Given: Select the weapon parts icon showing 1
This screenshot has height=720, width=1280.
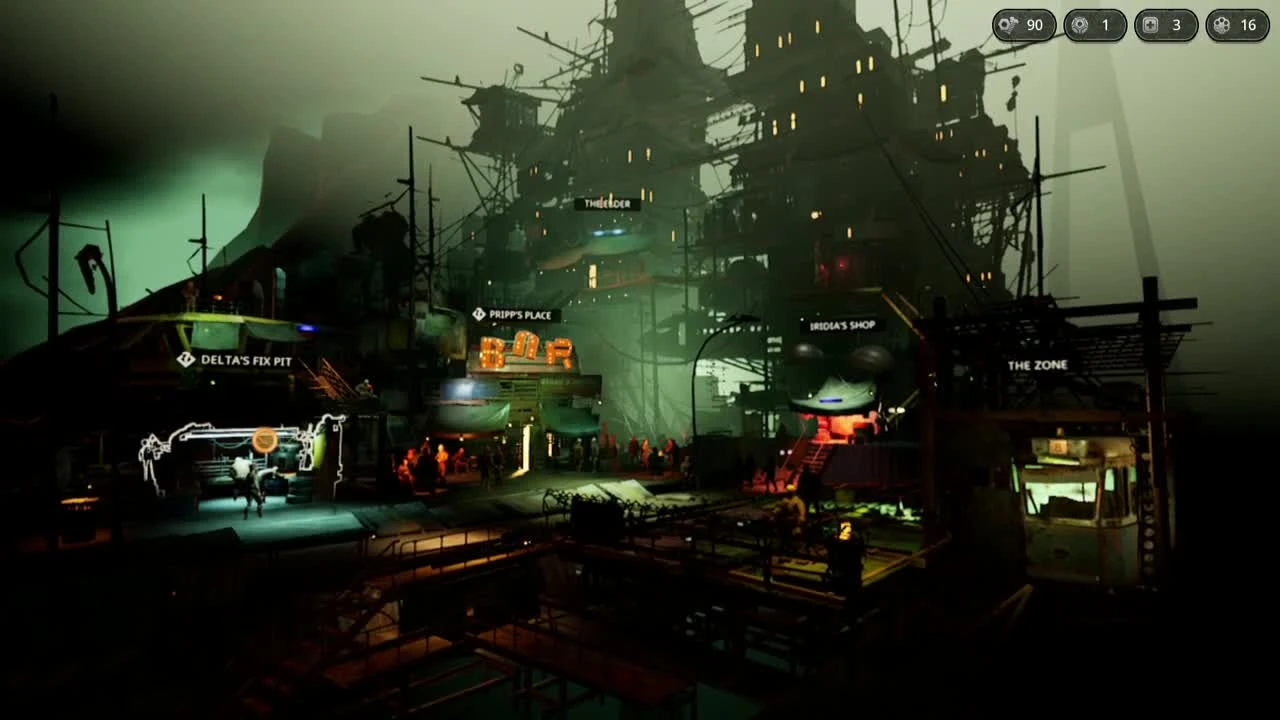Looking at the screenshot, I should pos(1078,25).
